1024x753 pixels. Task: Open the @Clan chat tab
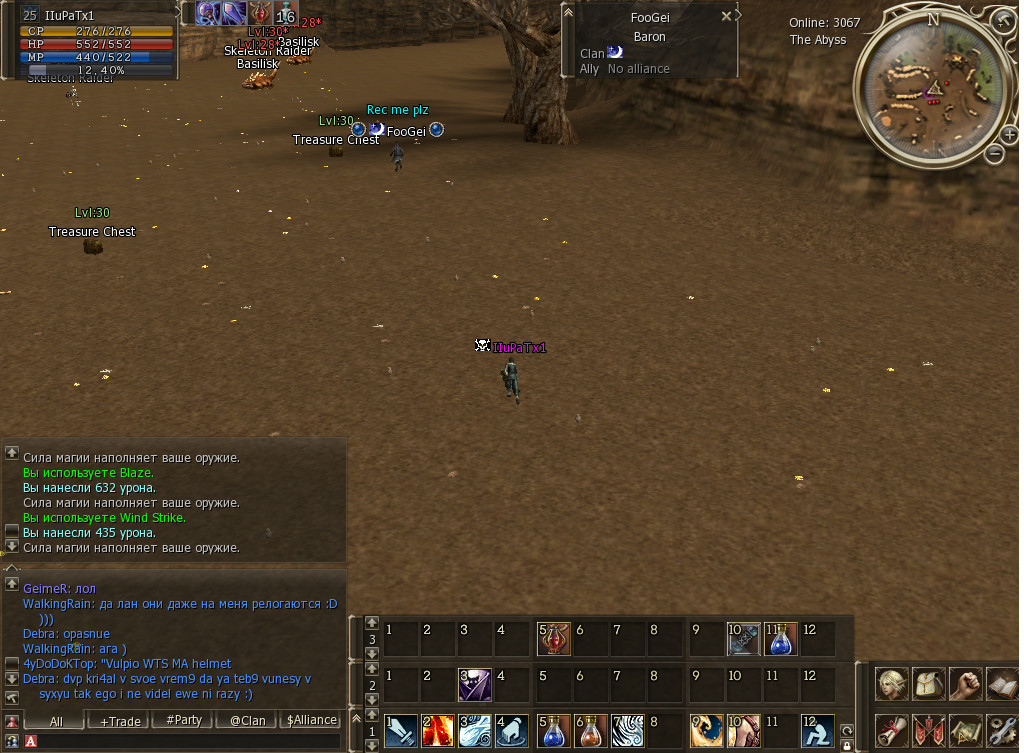pyautogui.click(x=247, y=720)
